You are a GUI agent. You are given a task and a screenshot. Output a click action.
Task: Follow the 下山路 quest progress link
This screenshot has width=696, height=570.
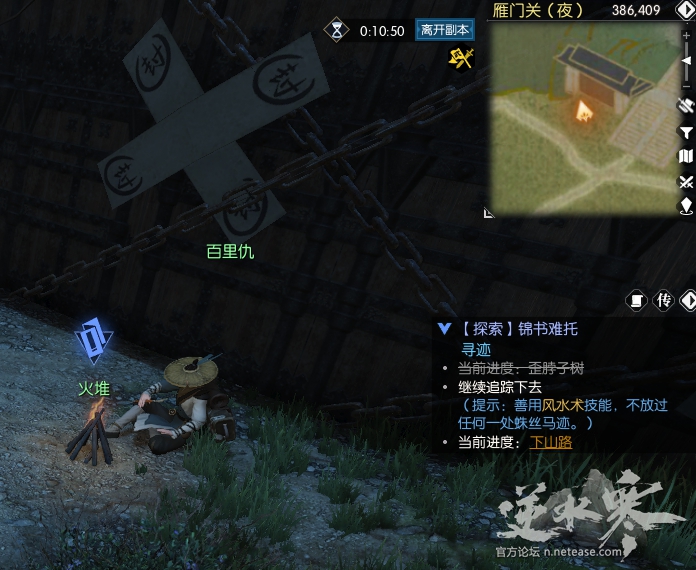point(551,442)
